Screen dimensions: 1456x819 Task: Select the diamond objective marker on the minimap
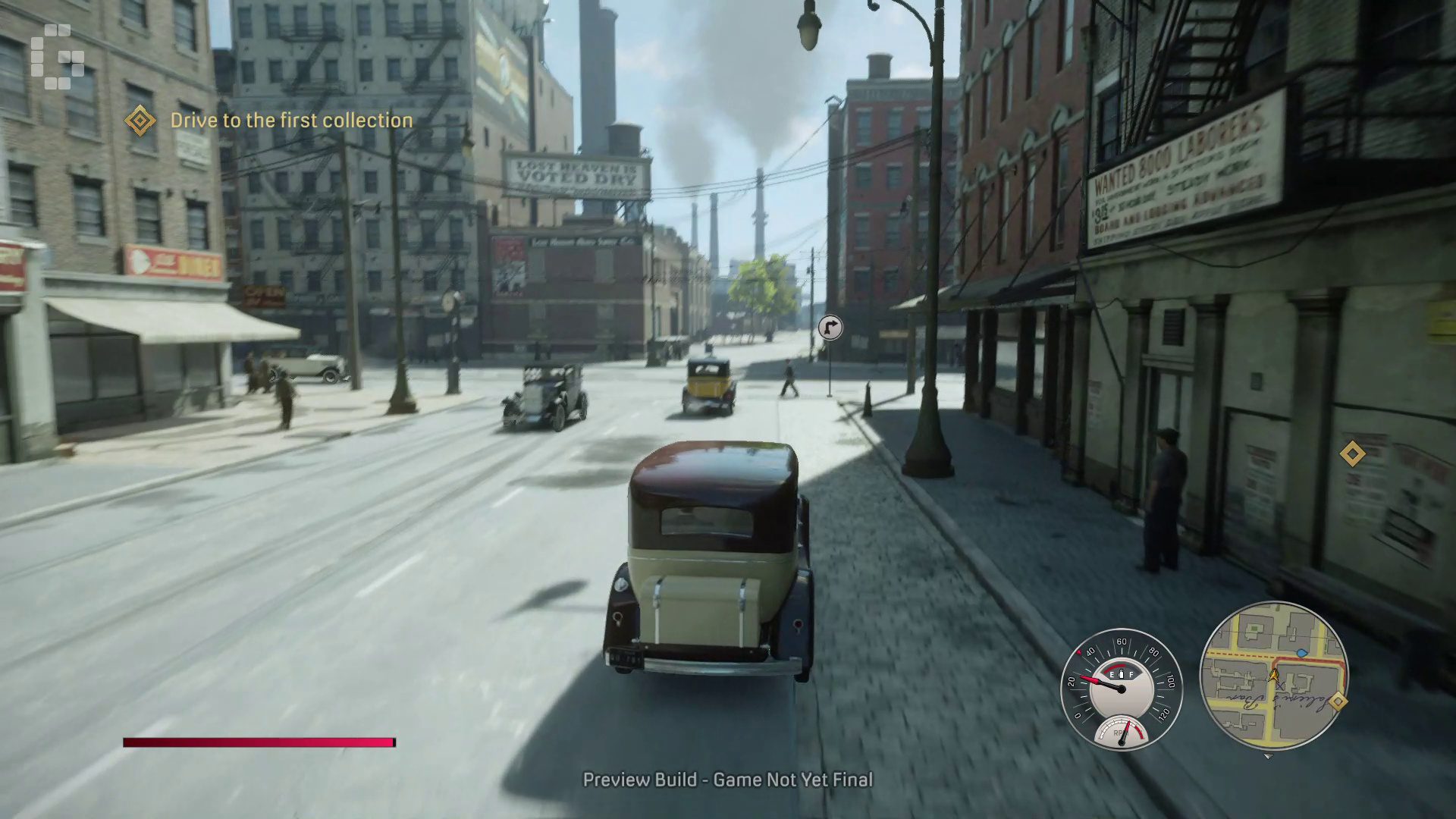pos(1338,701)
